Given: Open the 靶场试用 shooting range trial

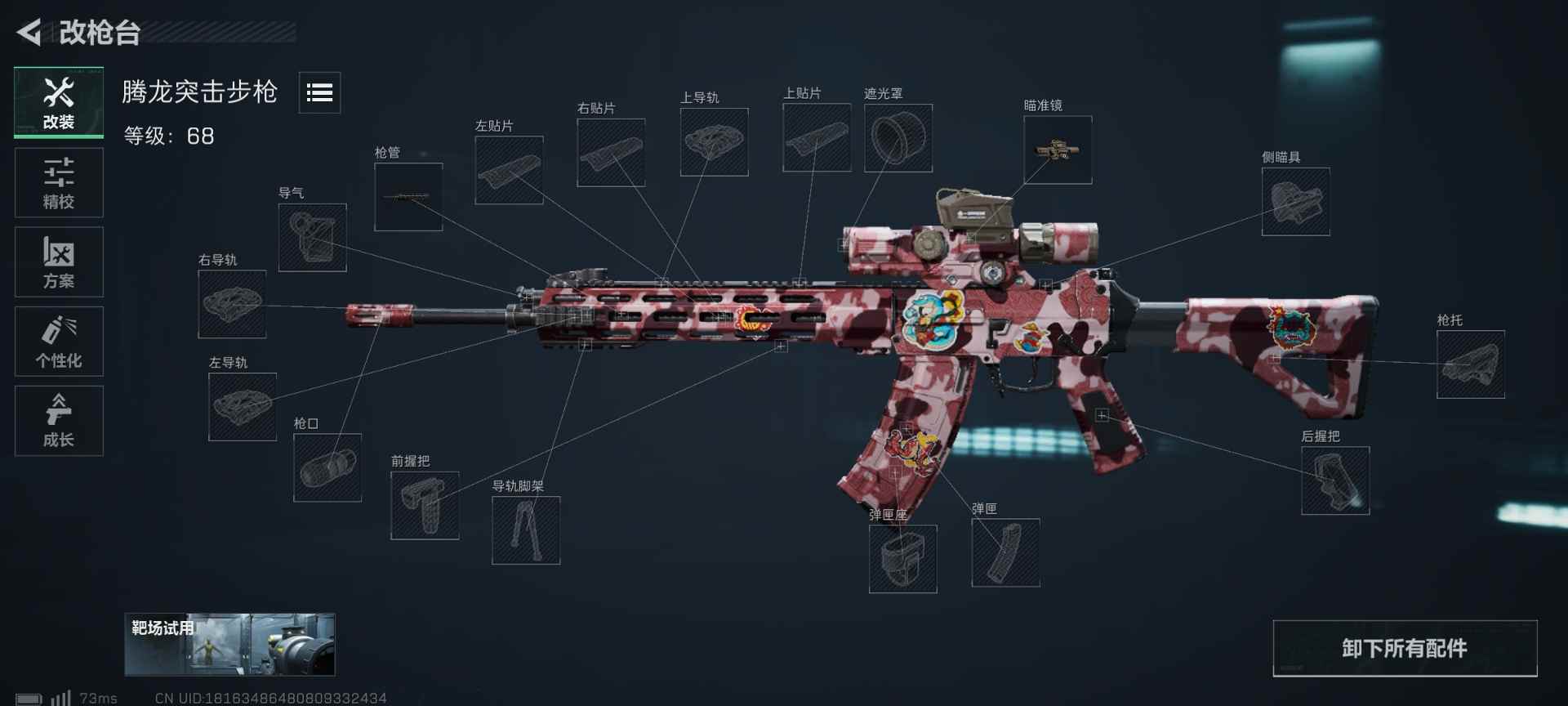Looking at the screenshot, I should coord(229,645).
